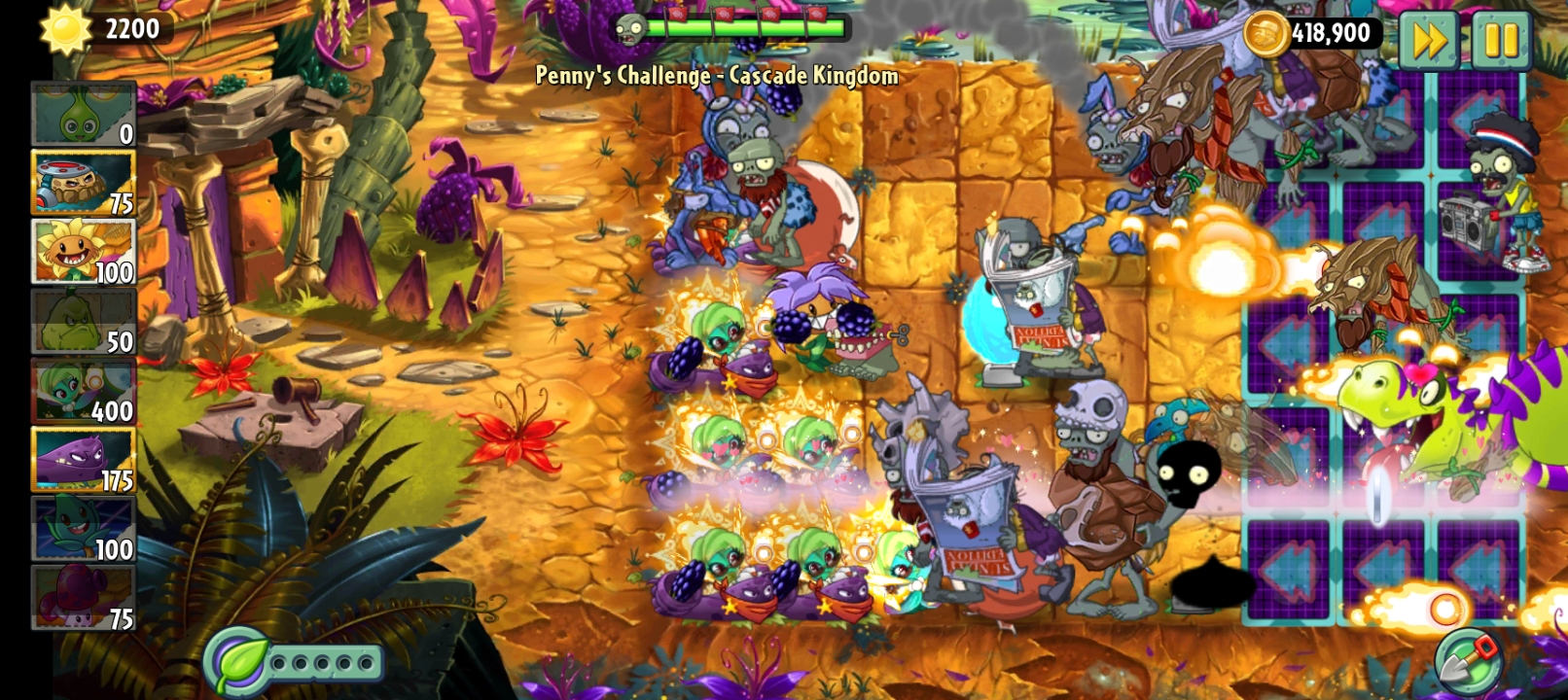The image size is (1568, 700).
Task: Select the purple eggplant seed packet costing 175
Action: (83, 460)
